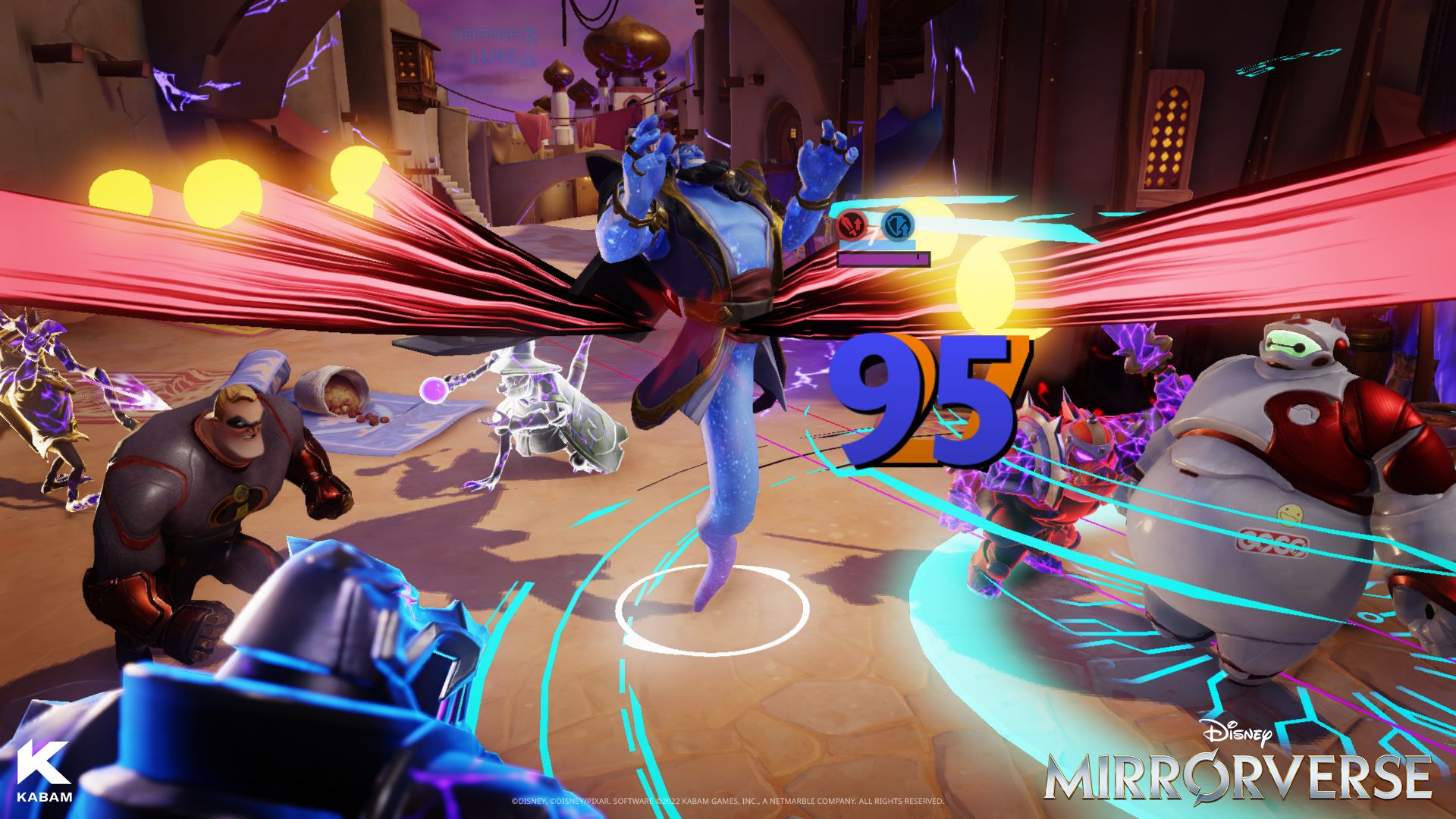Click the blue defense-up shield buff icon

click(898, 224)
